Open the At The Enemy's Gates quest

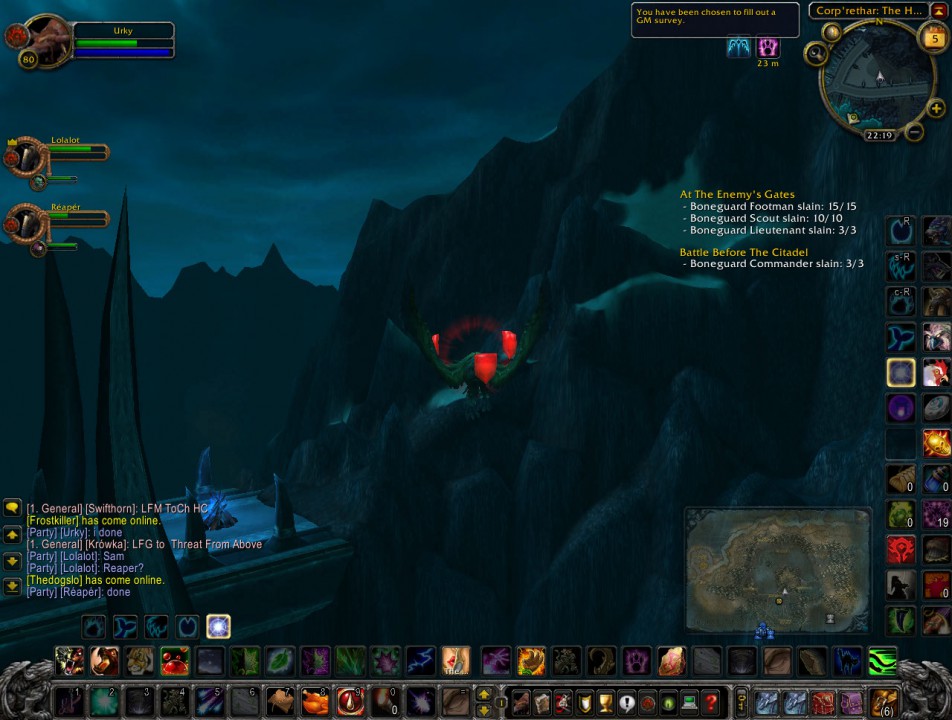click(x=737, y=195)
